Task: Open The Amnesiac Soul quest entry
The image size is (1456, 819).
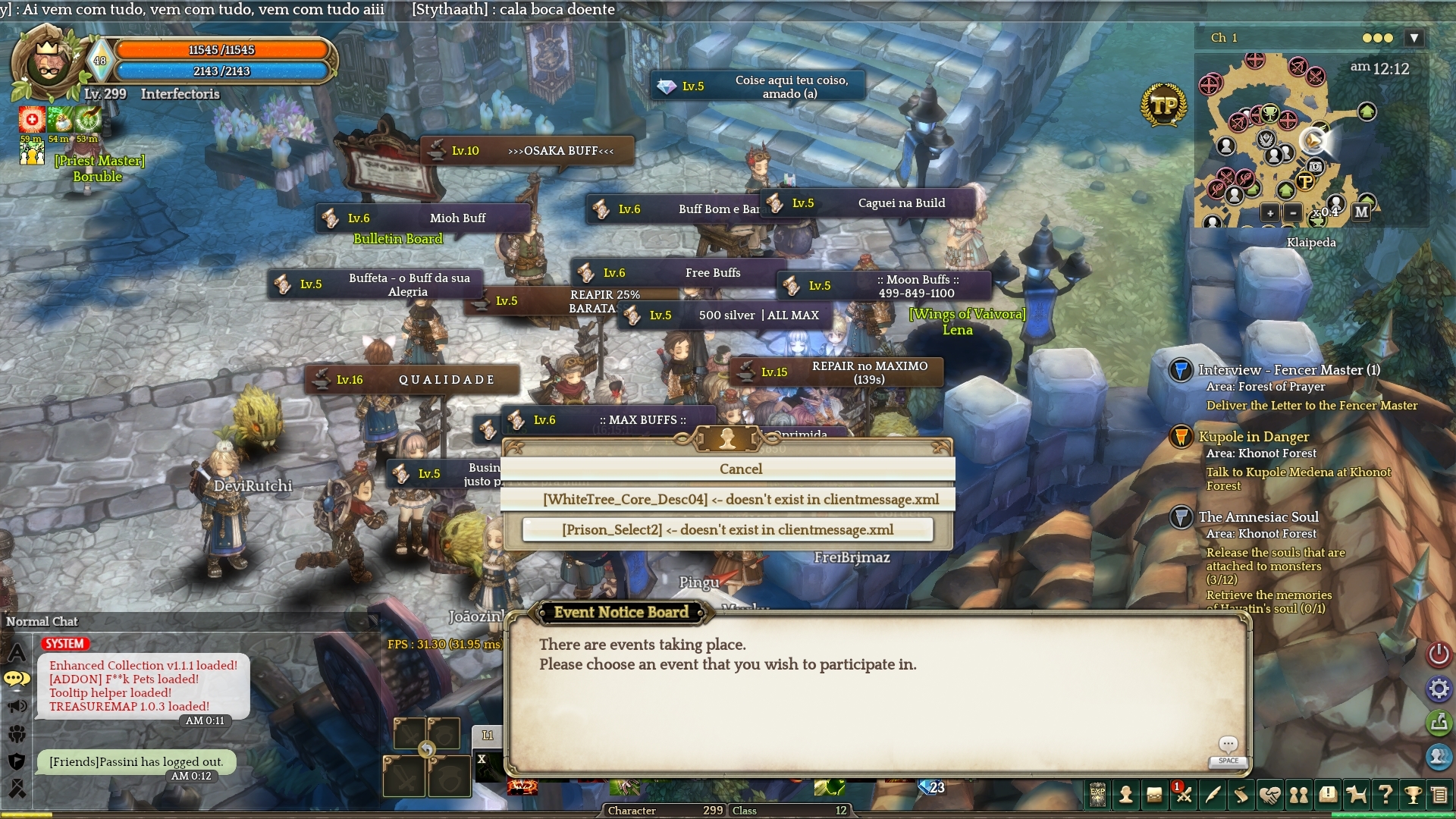Action: point(1259,517)
